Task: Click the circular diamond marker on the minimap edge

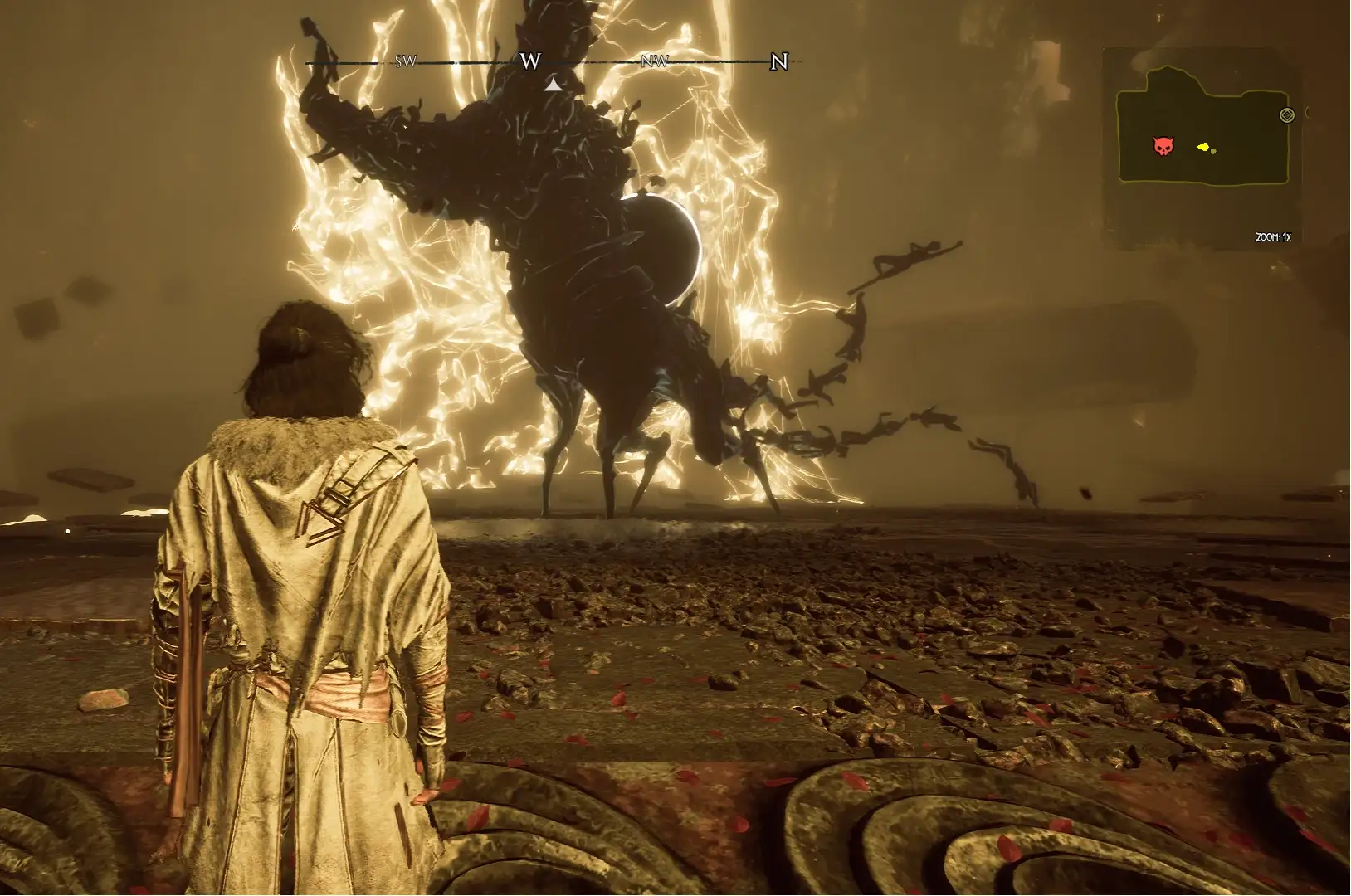Action: point(1287,115)
